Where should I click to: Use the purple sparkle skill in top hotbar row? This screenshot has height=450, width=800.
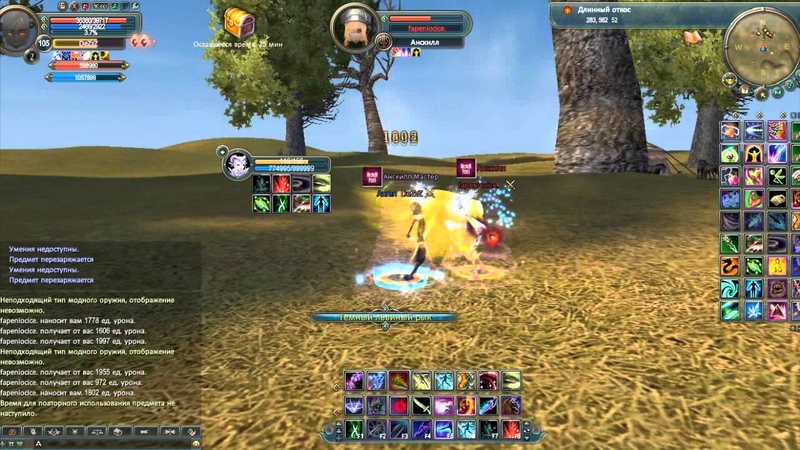354,381
